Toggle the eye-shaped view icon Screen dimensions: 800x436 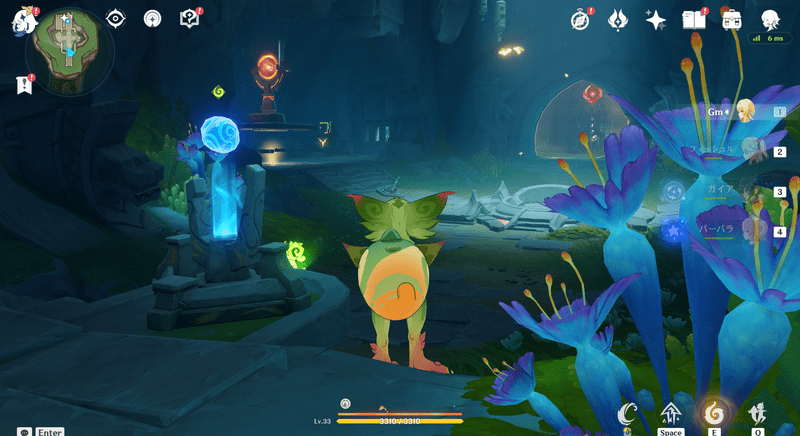(116, 19)
